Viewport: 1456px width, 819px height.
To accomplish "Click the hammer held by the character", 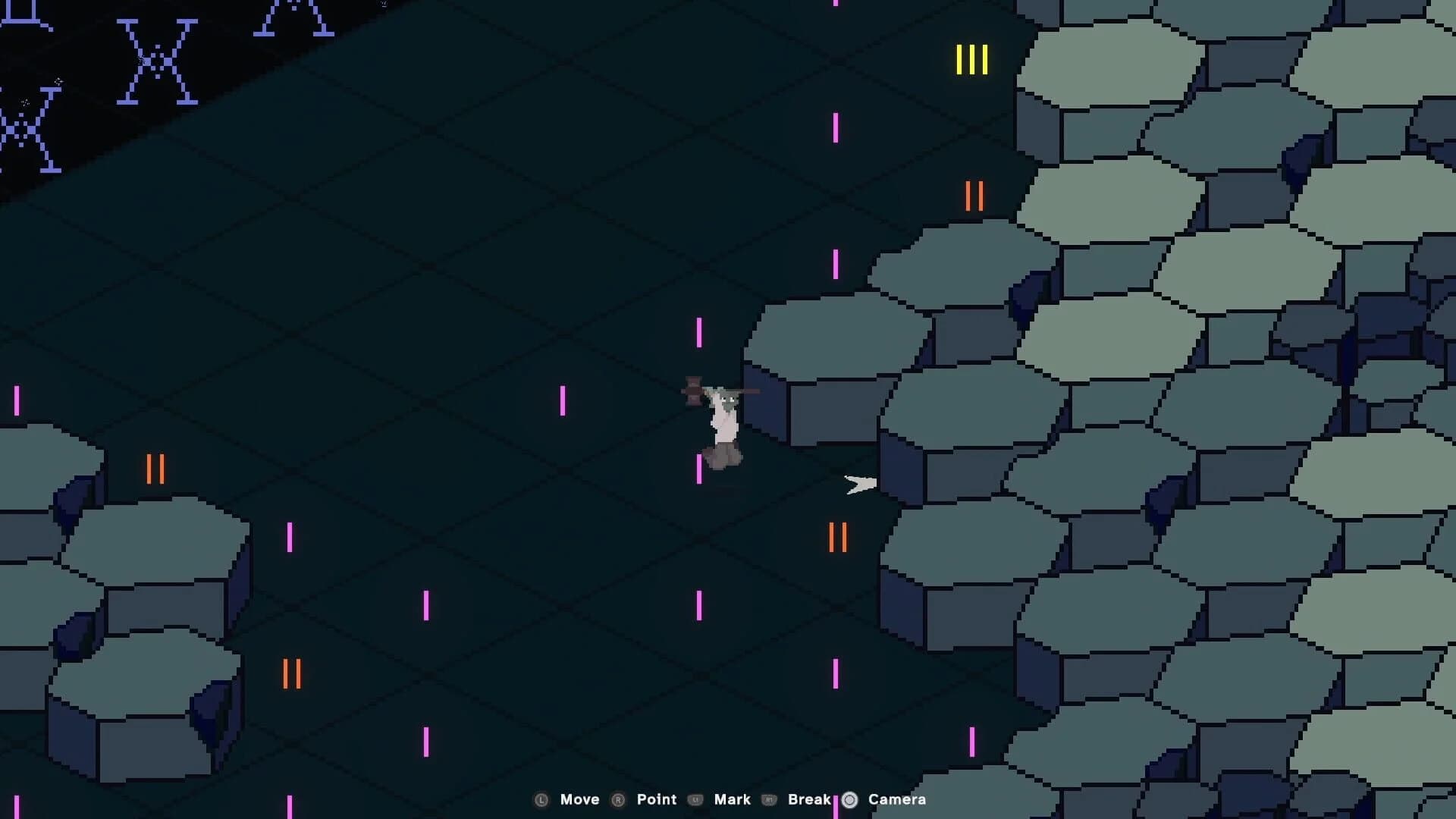I will point(694,392).
